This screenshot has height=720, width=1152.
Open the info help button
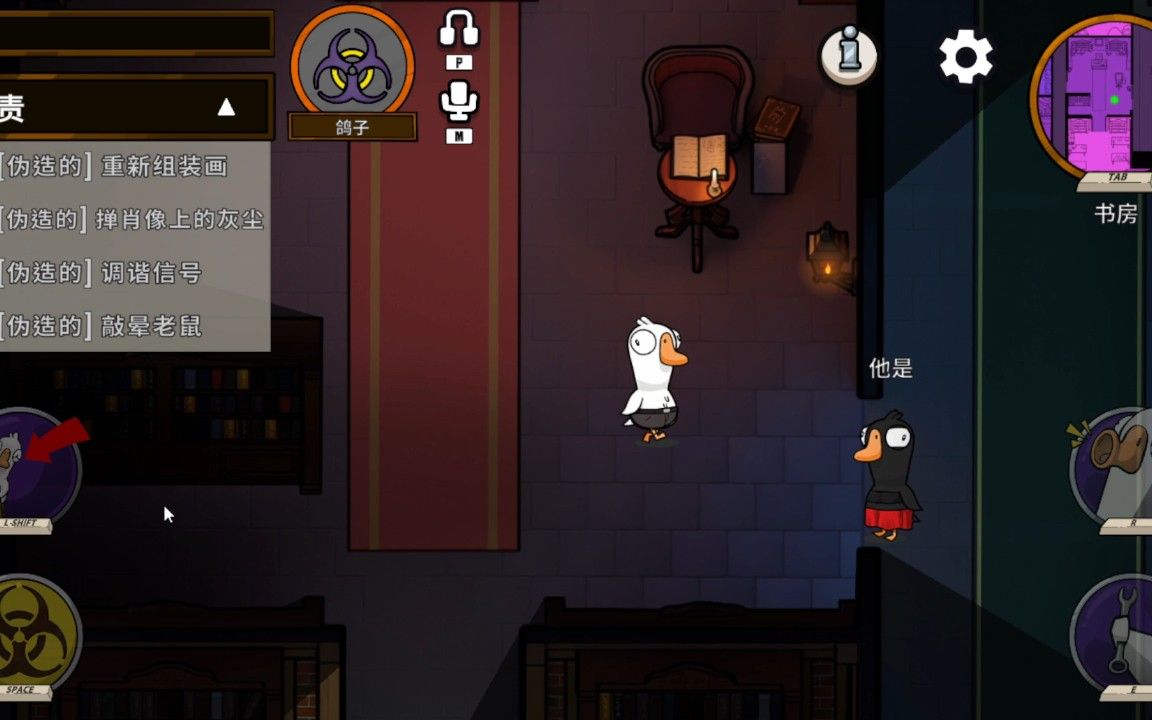click(849, 55)
